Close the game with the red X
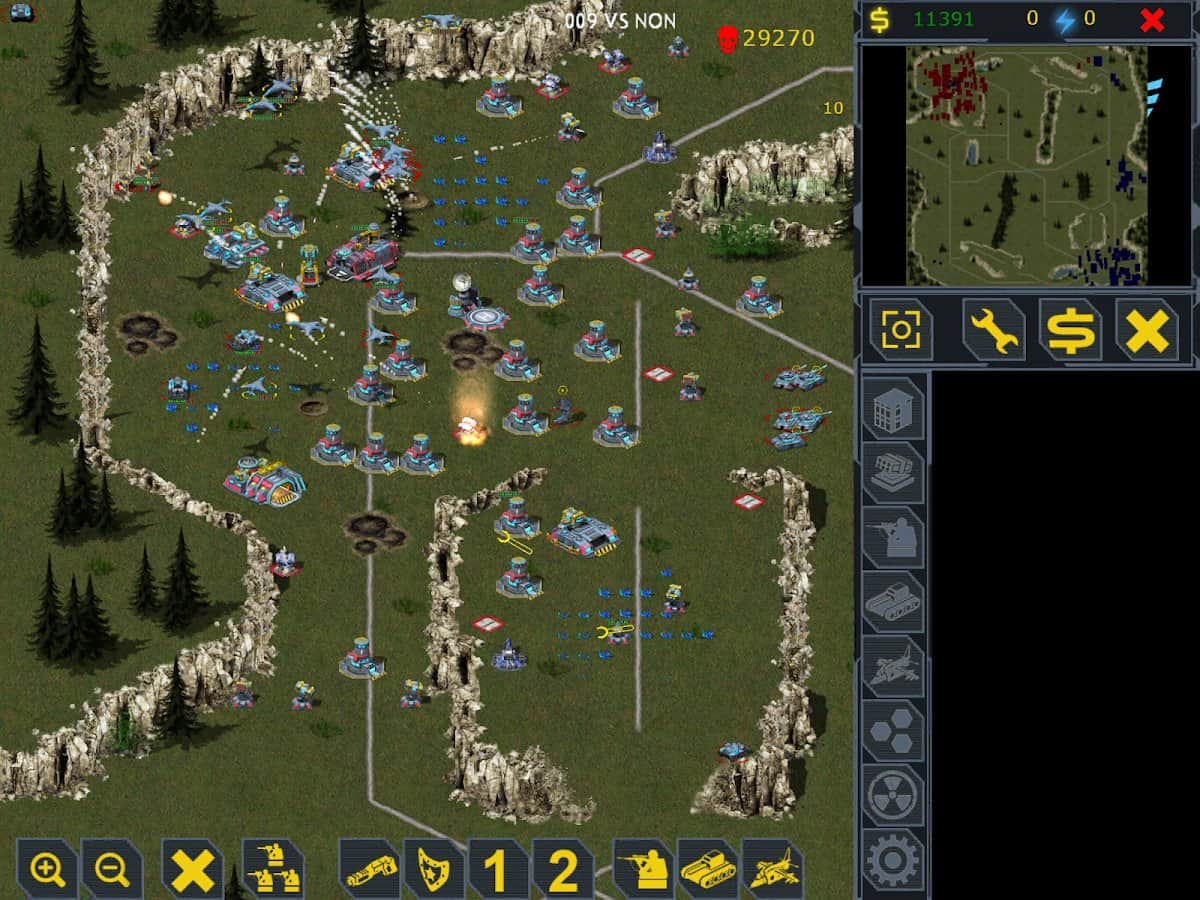The width and height of the screenshot is (1200, 900). 1153,19
